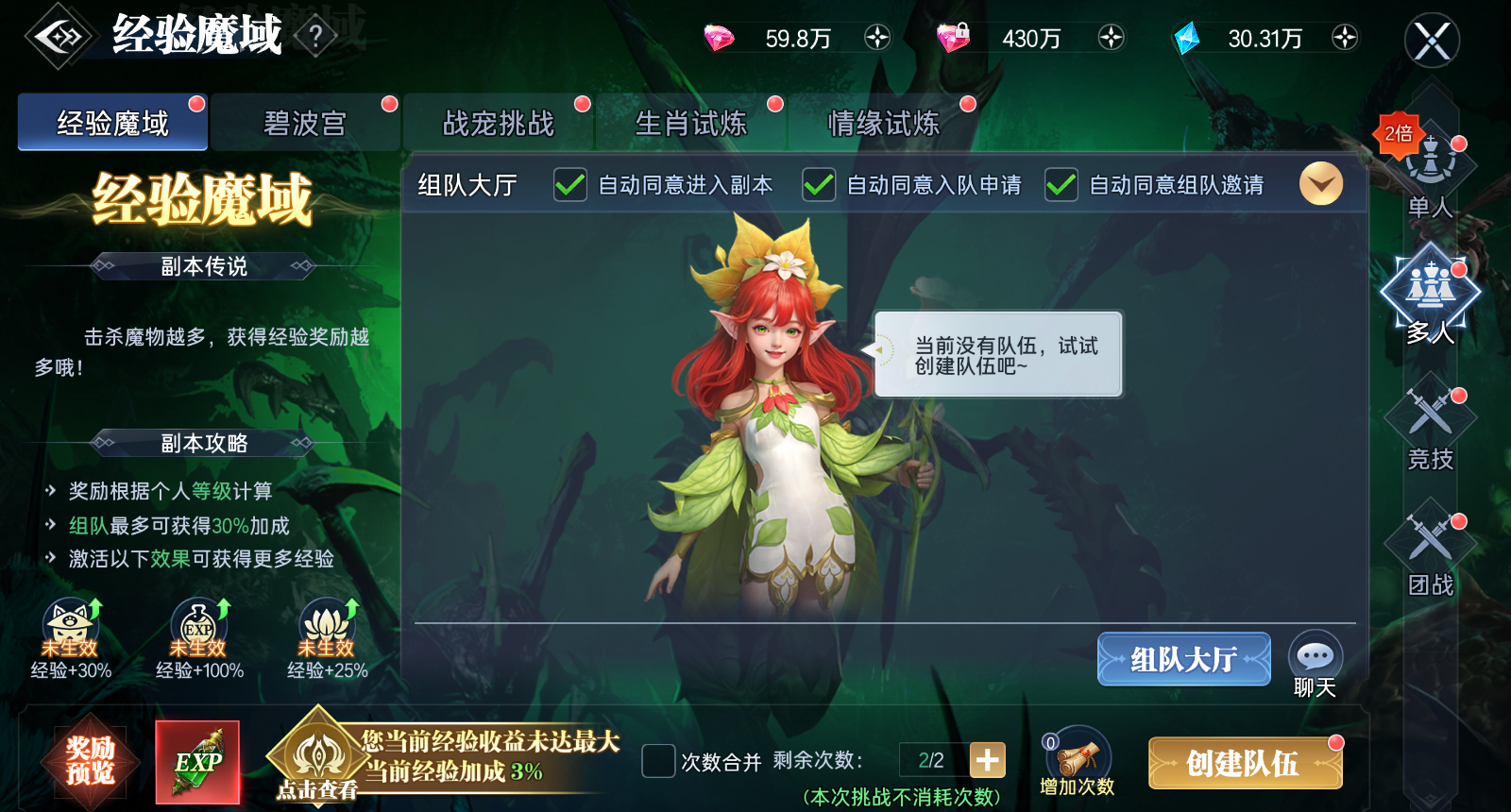Uncheck 自动同意入队申请
The width and height of the screenshot is (1511, 812).
[x=818, y=186]
